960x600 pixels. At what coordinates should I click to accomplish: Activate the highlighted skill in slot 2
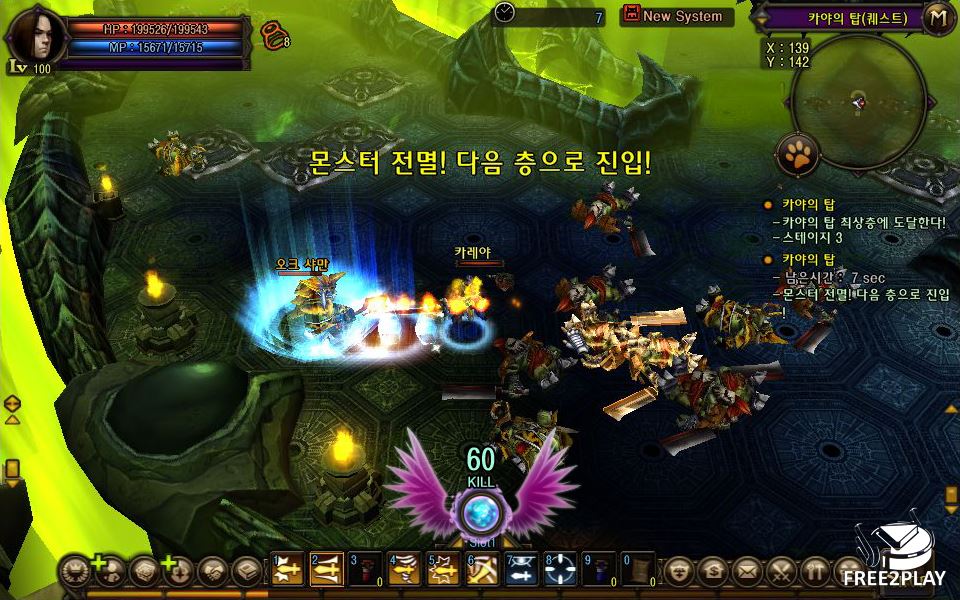tap(327, 569)
